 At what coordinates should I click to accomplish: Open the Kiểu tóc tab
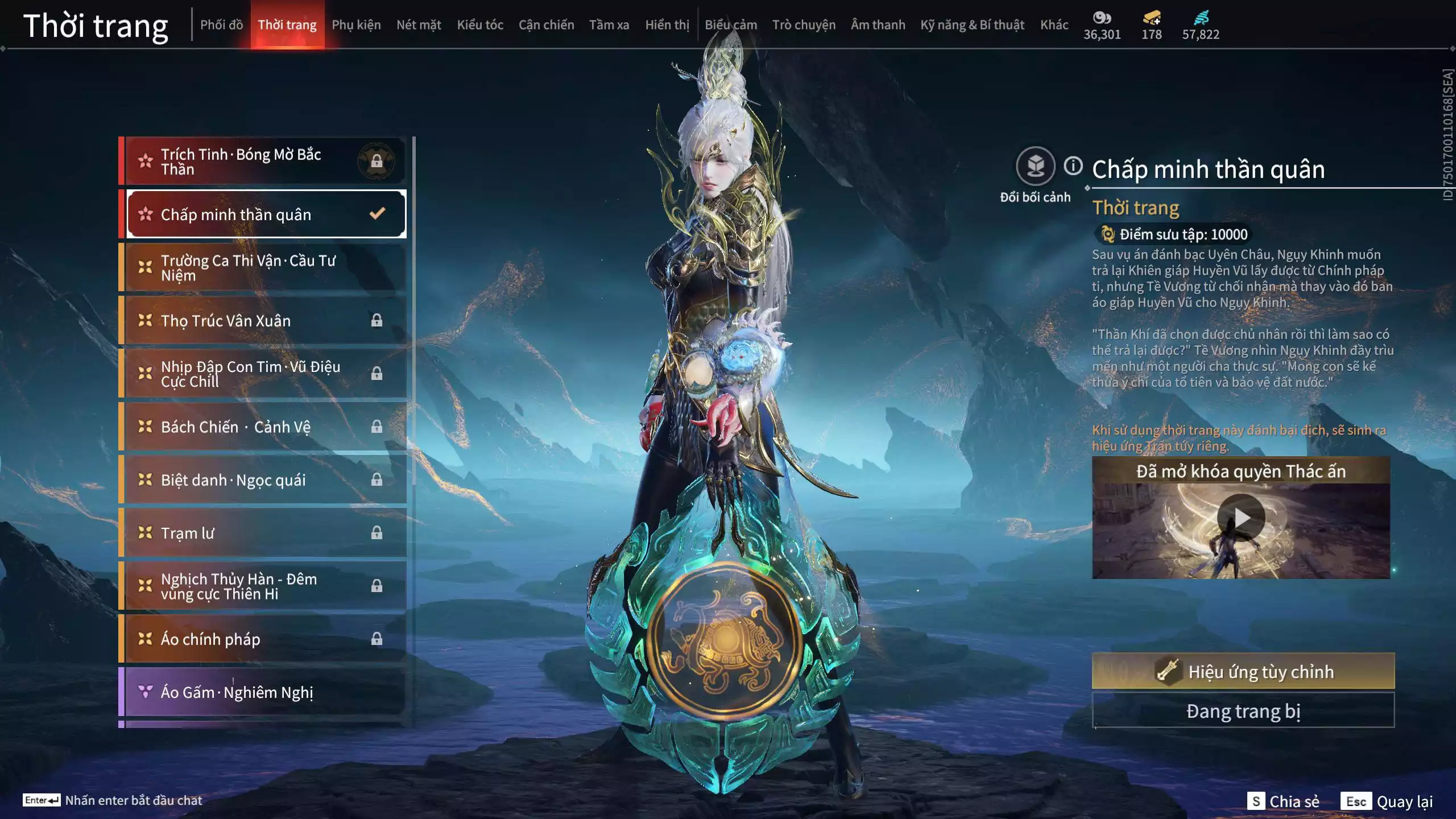480,24
